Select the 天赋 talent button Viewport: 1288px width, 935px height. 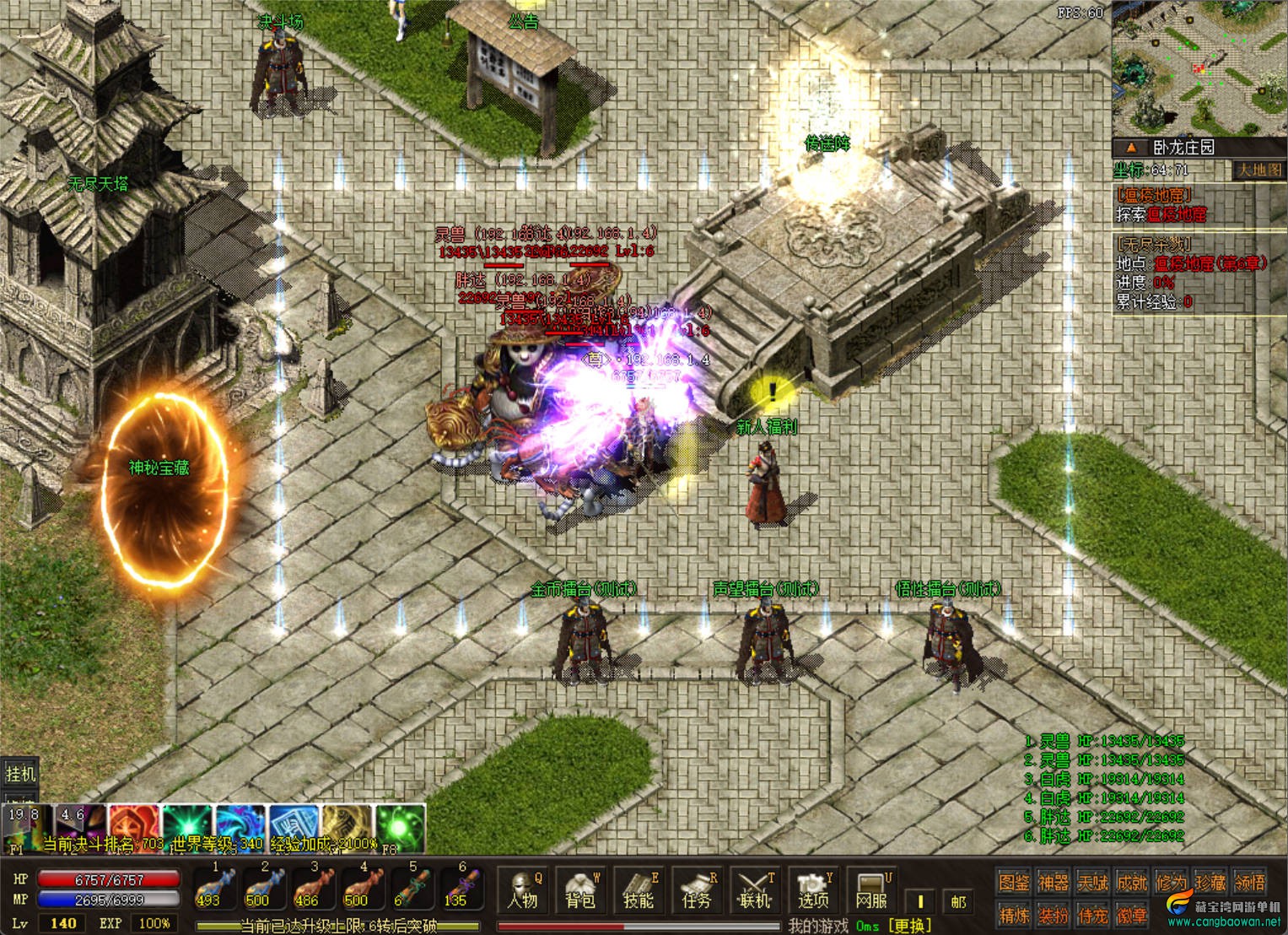click(1092, 883)
